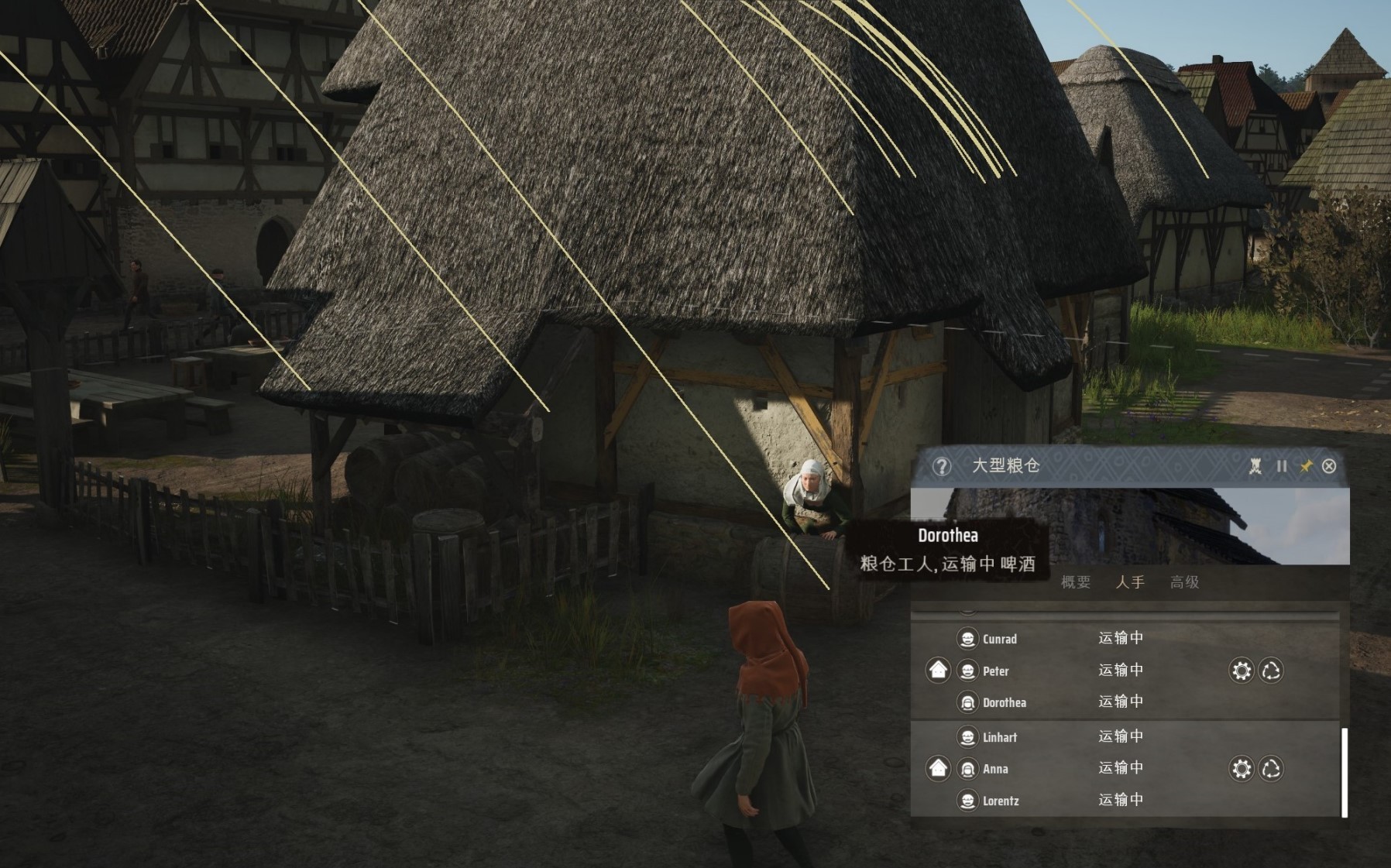Click the tower icon in the panel header
This screenshot has width=1391, height=868.
(1255, 466)
